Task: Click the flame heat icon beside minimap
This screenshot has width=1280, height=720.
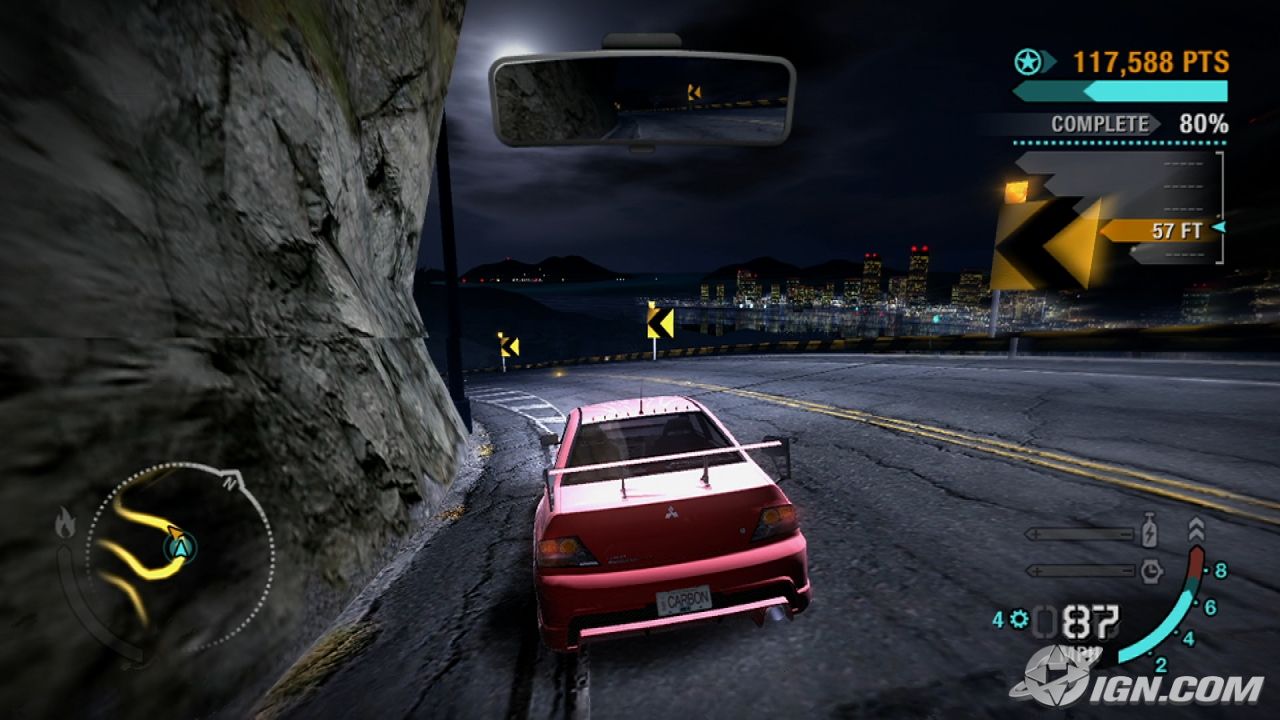Action: (66, 523)
